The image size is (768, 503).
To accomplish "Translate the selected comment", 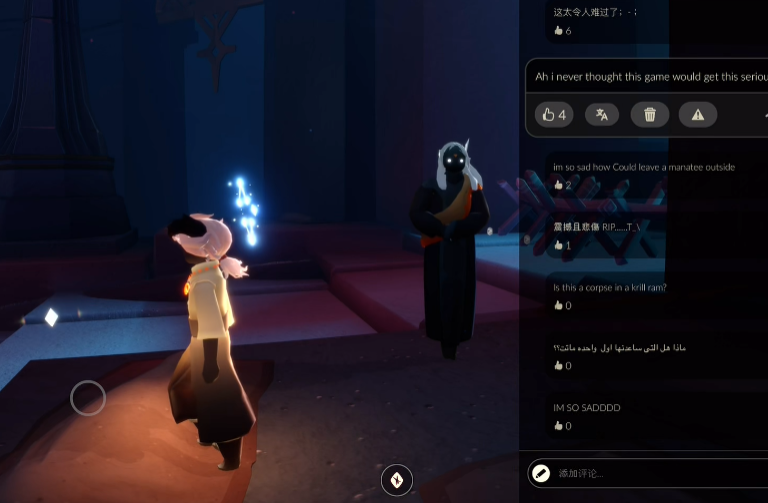I will [602, 115].
